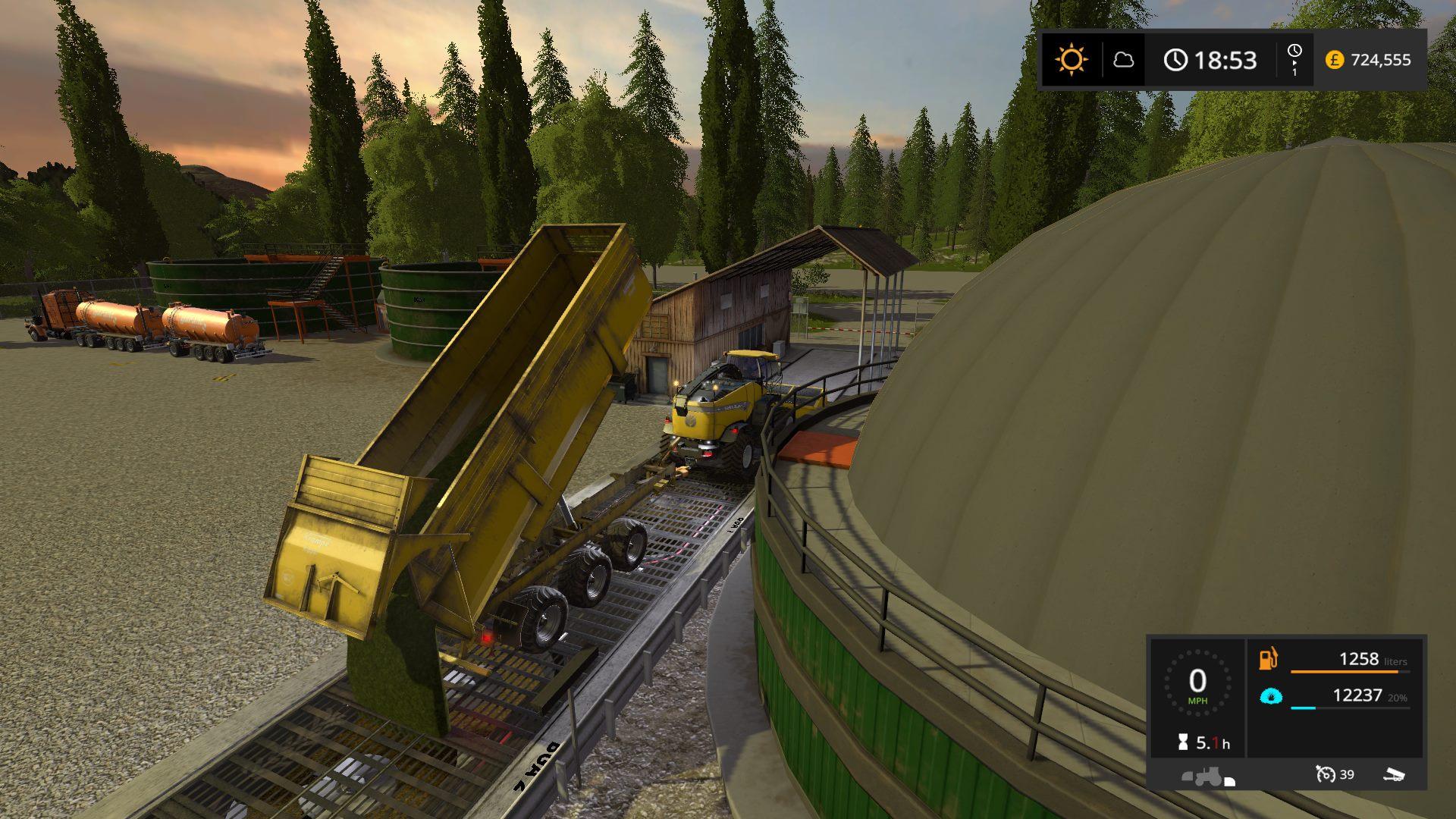Click the time scale clock icon

pos(1294,51)
